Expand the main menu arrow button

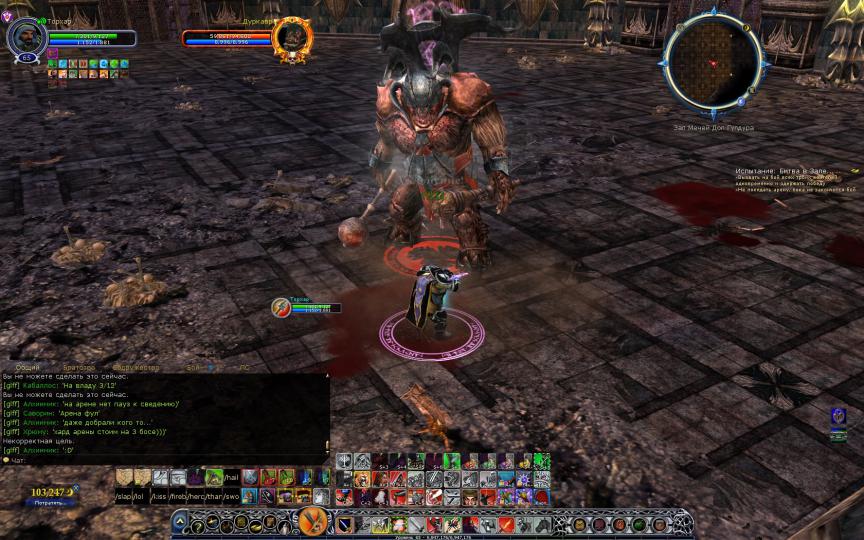(x=182, y=523)
